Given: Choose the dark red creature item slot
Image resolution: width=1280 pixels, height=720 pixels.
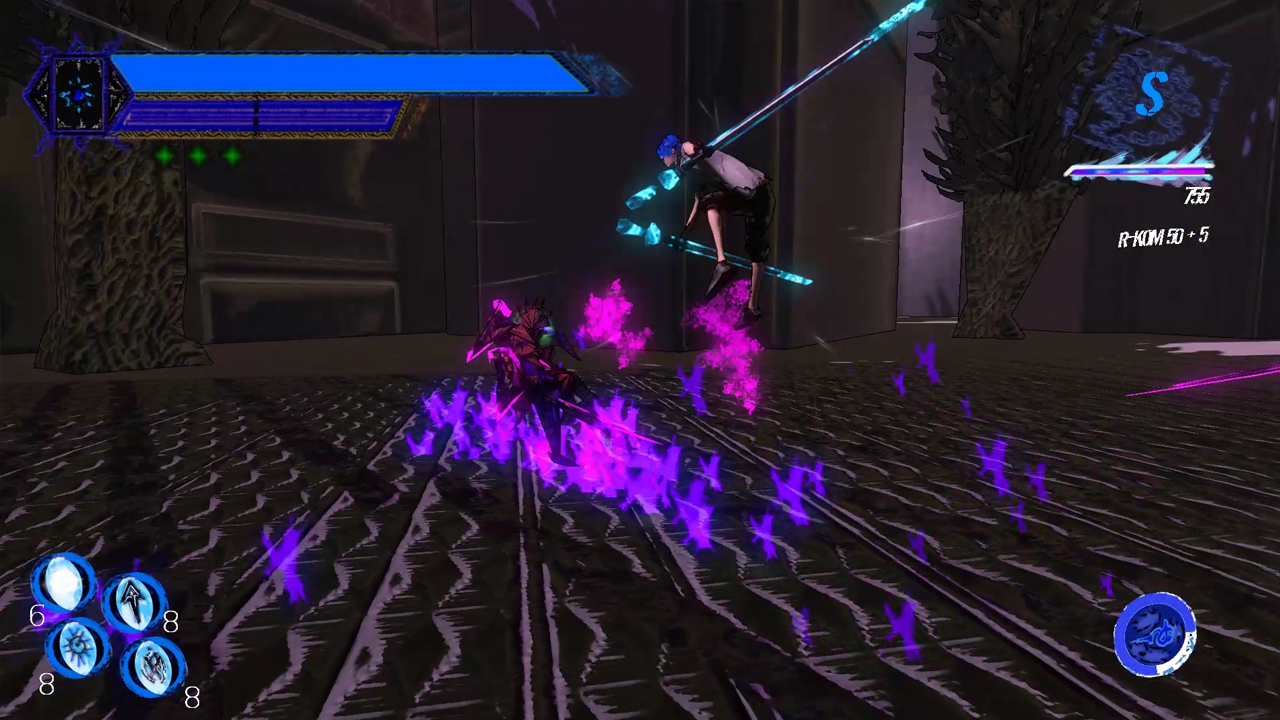Looking at the screenshot, I should pos(154,664).
